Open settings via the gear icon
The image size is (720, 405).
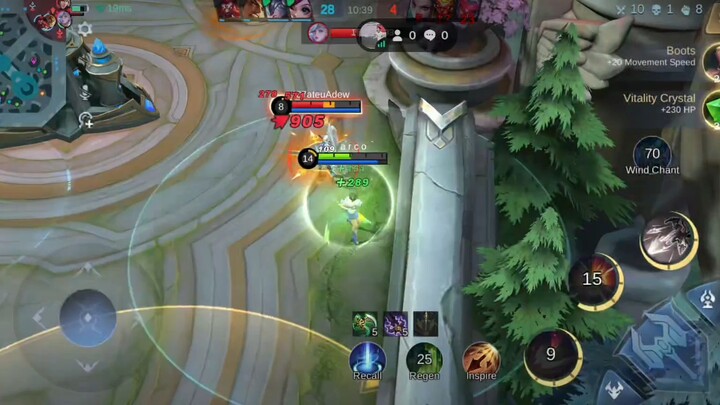[84, 30]
